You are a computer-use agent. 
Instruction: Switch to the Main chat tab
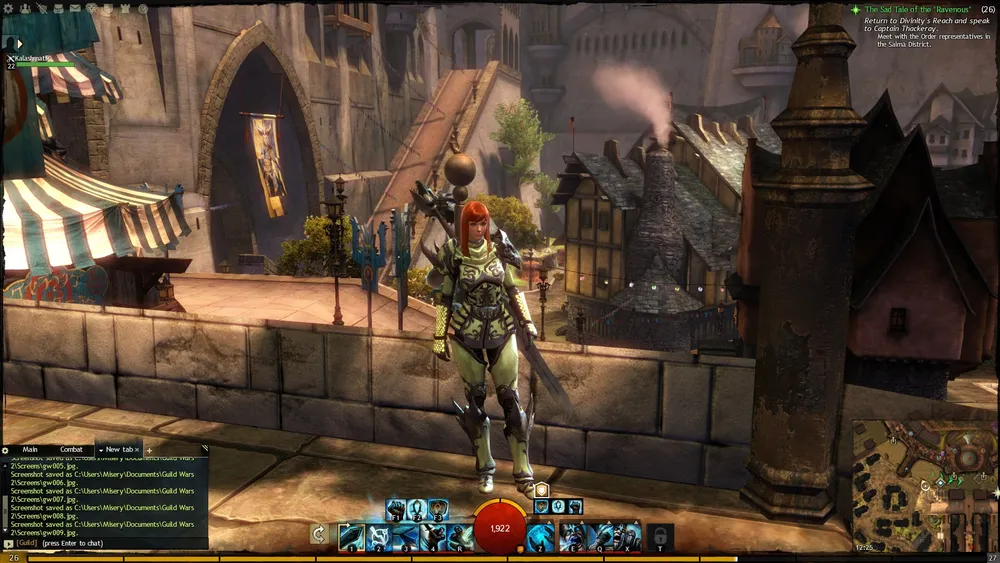pyautogui.click(x=30, y=450)
